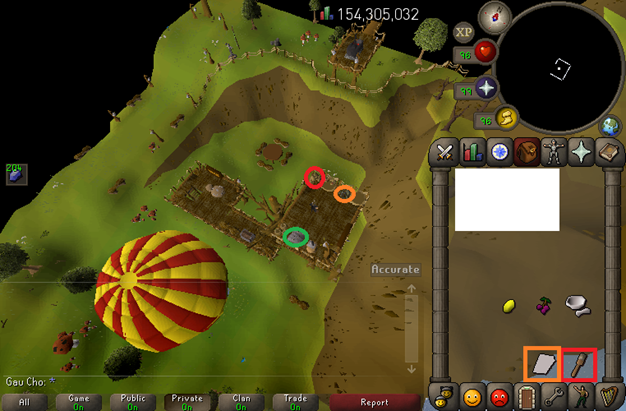Switch to the Skills tab
The height and width of the screenshot is (411, 626).
tap(471, 153)
